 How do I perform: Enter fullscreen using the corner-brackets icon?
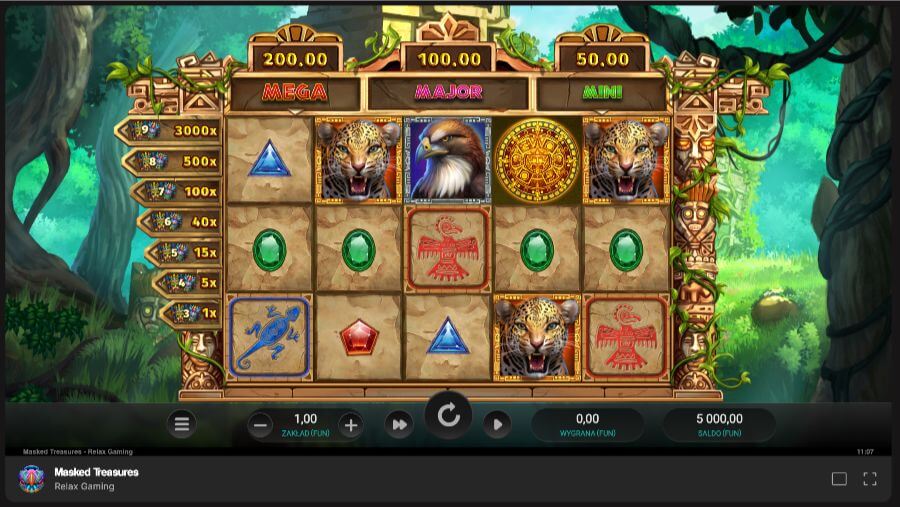click(870, 479)
